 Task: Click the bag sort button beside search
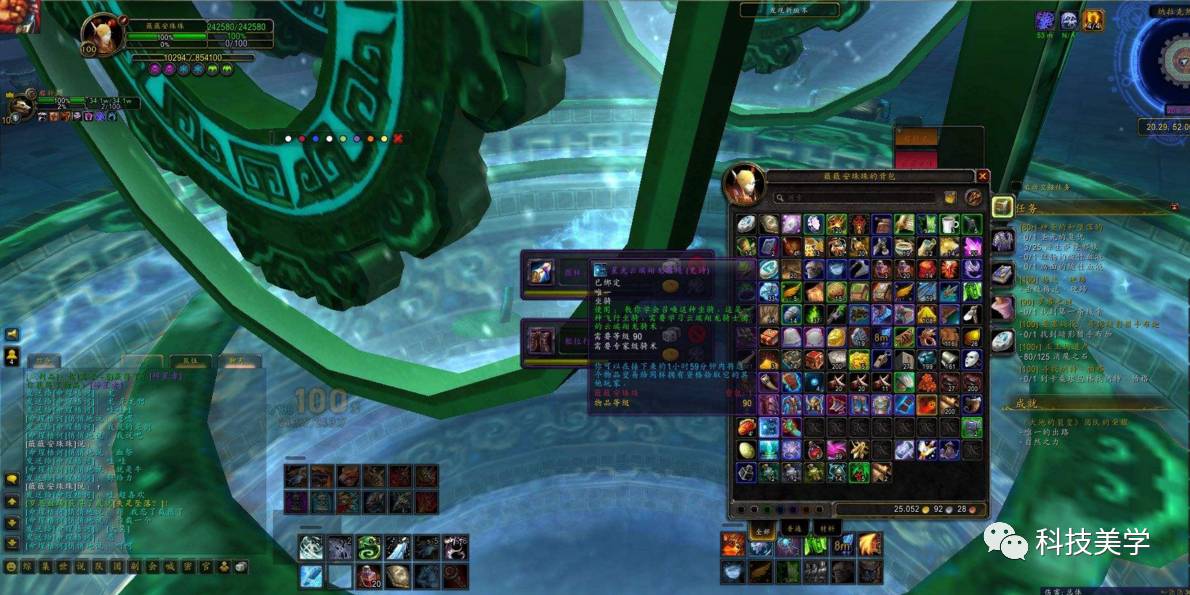pos(950,198)
